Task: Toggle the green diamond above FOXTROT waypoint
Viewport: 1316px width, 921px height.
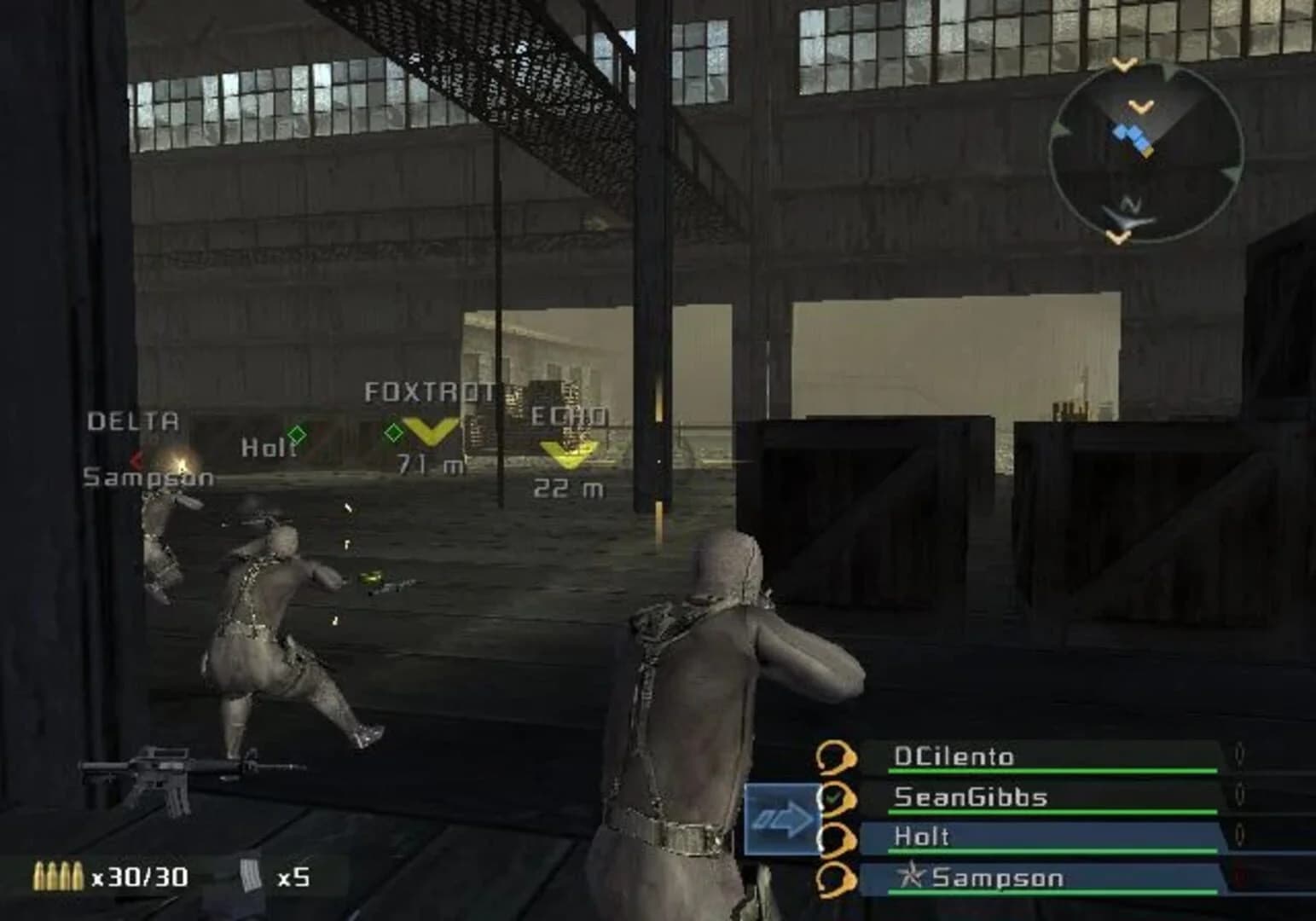Action: pos(393,433)
